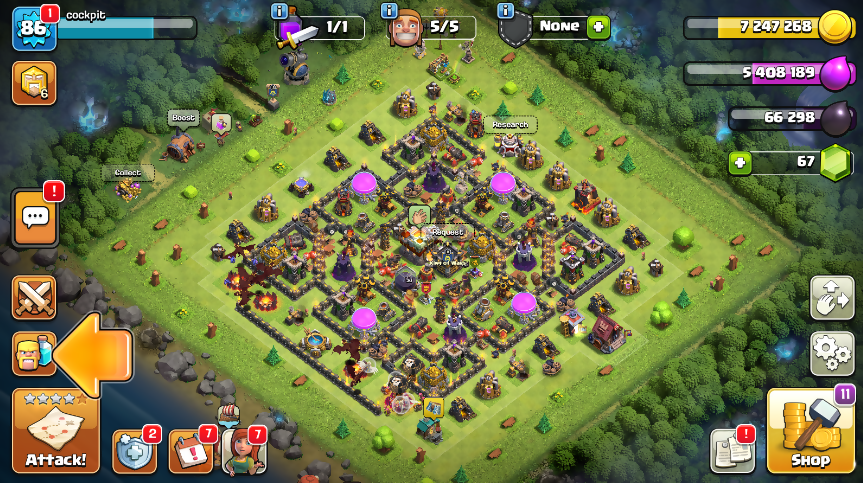
Task: Open the settings gears menu
Action: (832, 352)
